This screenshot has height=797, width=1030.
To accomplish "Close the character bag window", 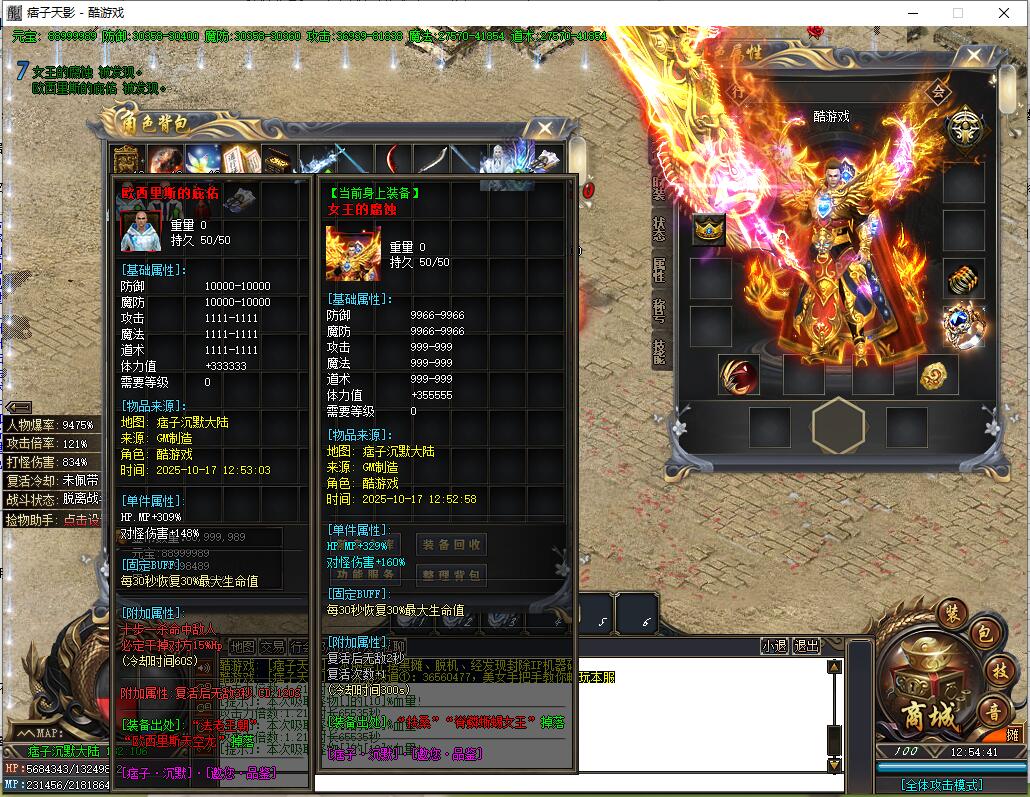I will [x=545, y=128].
